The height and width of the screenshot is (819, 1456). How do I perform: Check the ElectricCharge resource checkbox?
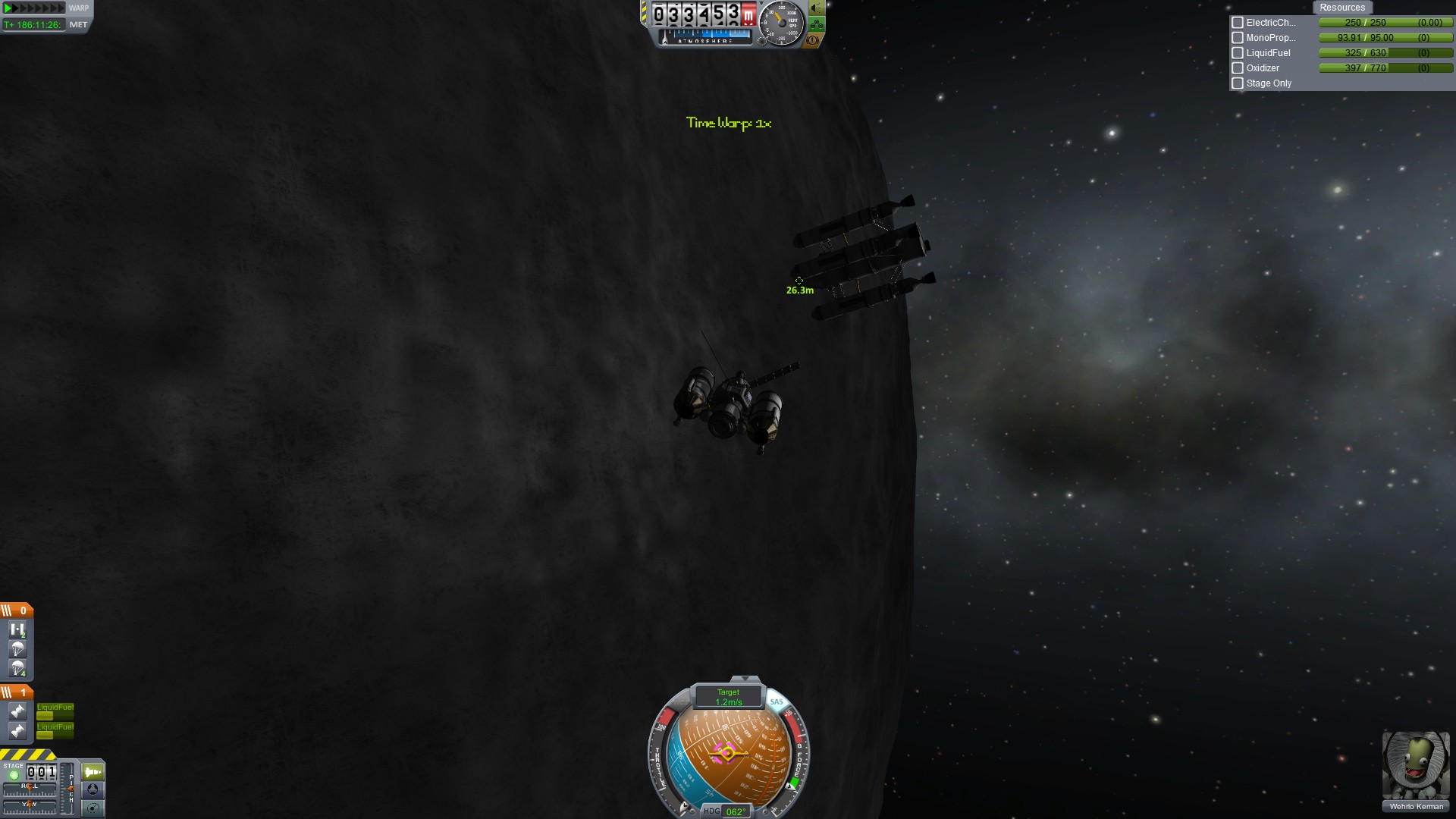coord(1238,23)
